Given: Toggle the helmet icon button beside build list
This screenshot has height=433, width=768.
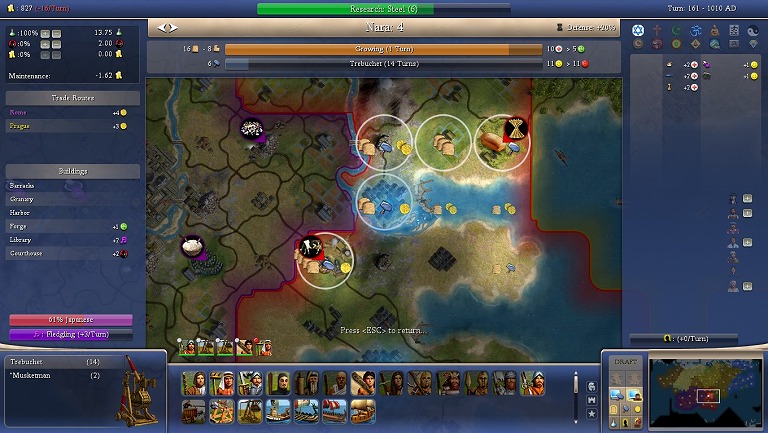Looking at the screenshot, I should (593, 385).
